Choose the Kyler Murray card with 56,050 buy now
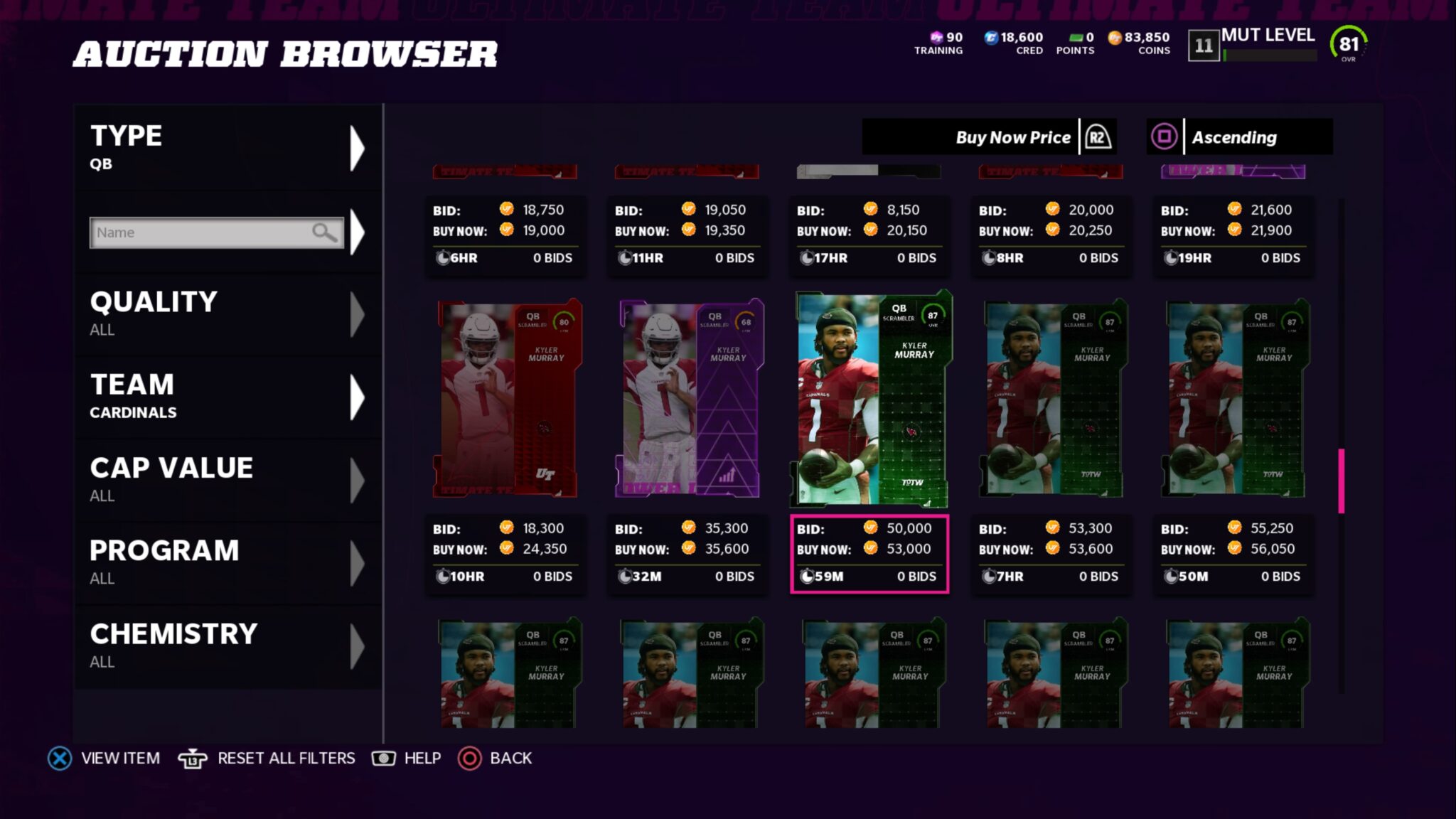Viewport: 1456px width, 819px height. point(1233,398)
